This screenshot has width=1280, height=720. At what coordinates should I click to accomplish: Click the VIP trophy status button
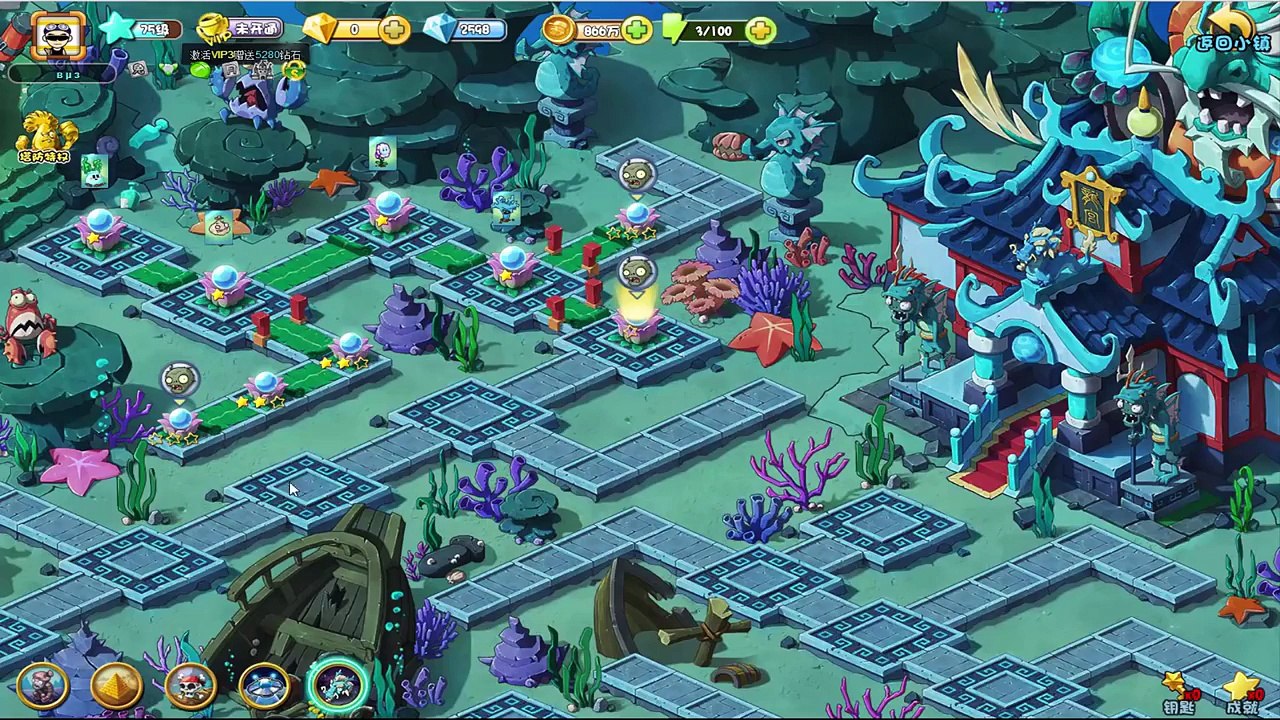(x=238, y=29)
